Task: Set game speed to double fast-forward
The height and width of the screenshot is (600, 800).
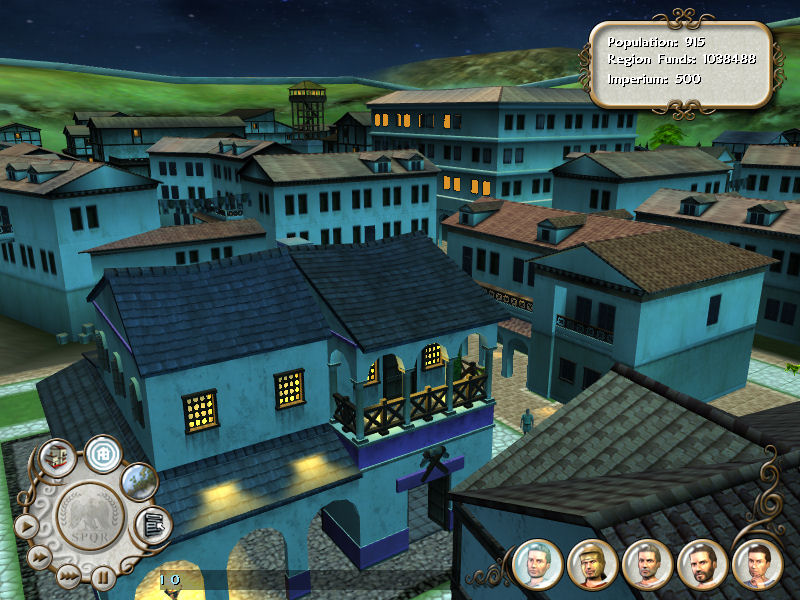Action: [39, 556]
